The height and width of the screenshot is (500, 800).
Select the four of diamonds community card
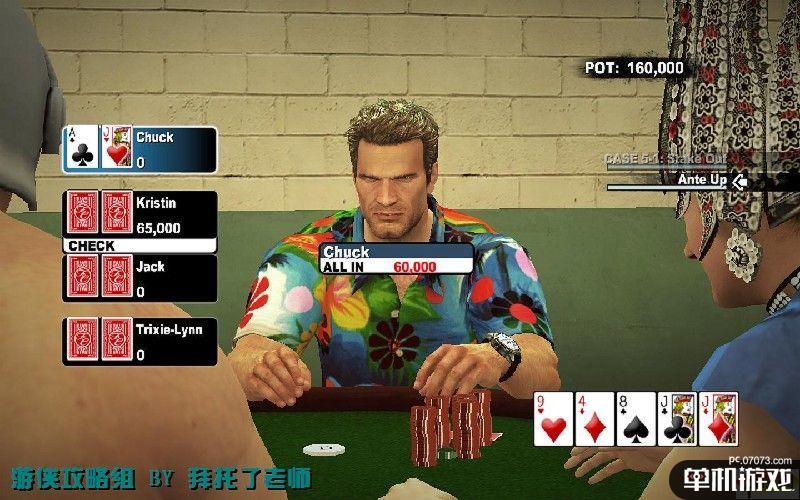click(x=594, y=419)
